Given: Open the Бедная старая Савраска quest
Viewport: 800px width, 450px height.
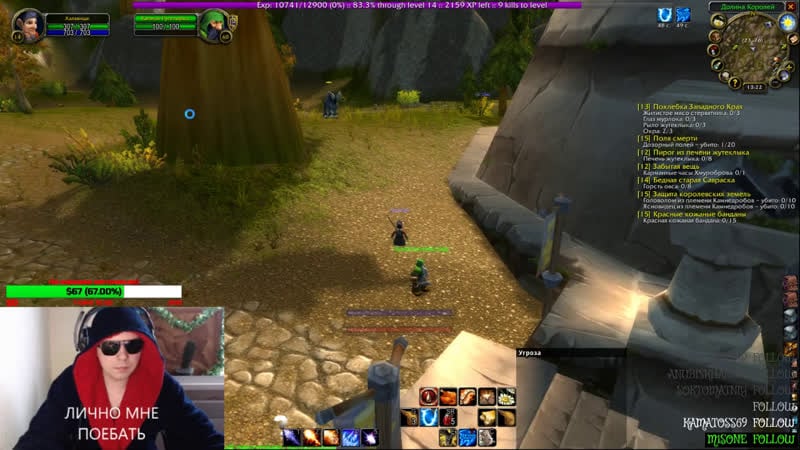Looking at the screenshot, I should click(x=690, y=180).
